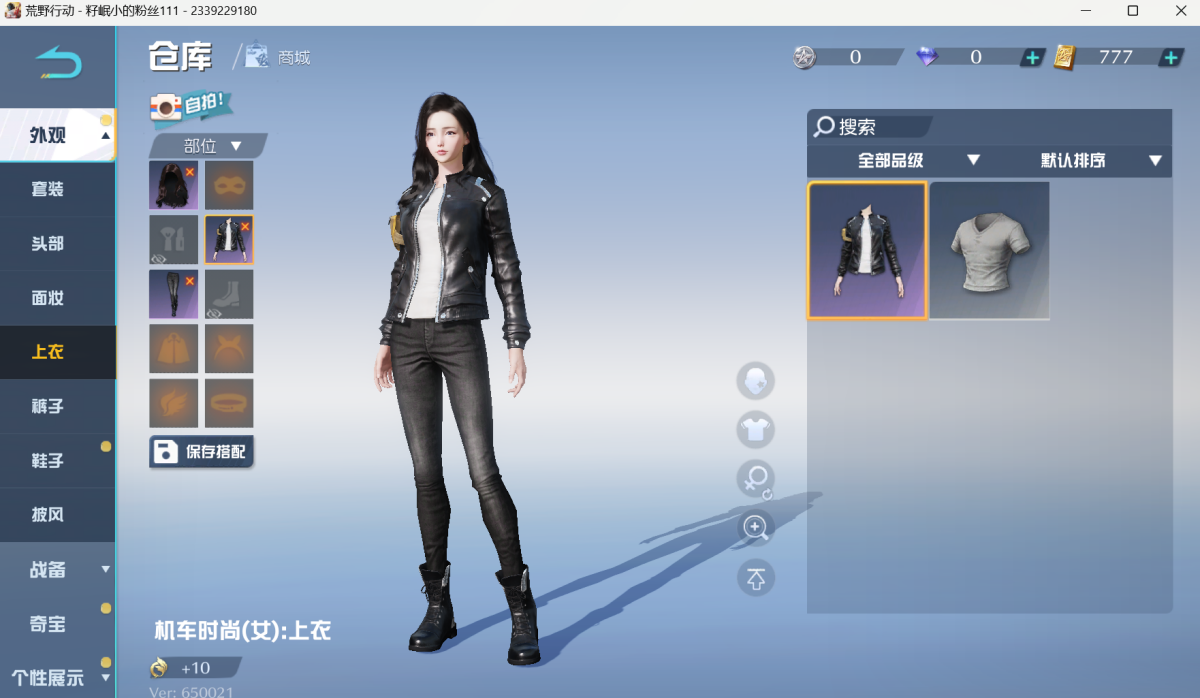Screen dimensions: 1200x698
Task: Select the 头部 head category
Action: [x=47, y=243]
